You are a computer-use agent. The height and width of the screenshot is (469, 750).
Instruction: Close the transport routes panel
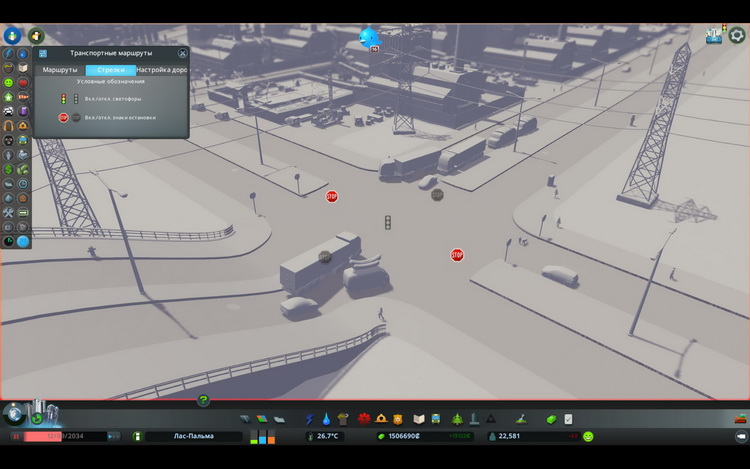(183, 53)
